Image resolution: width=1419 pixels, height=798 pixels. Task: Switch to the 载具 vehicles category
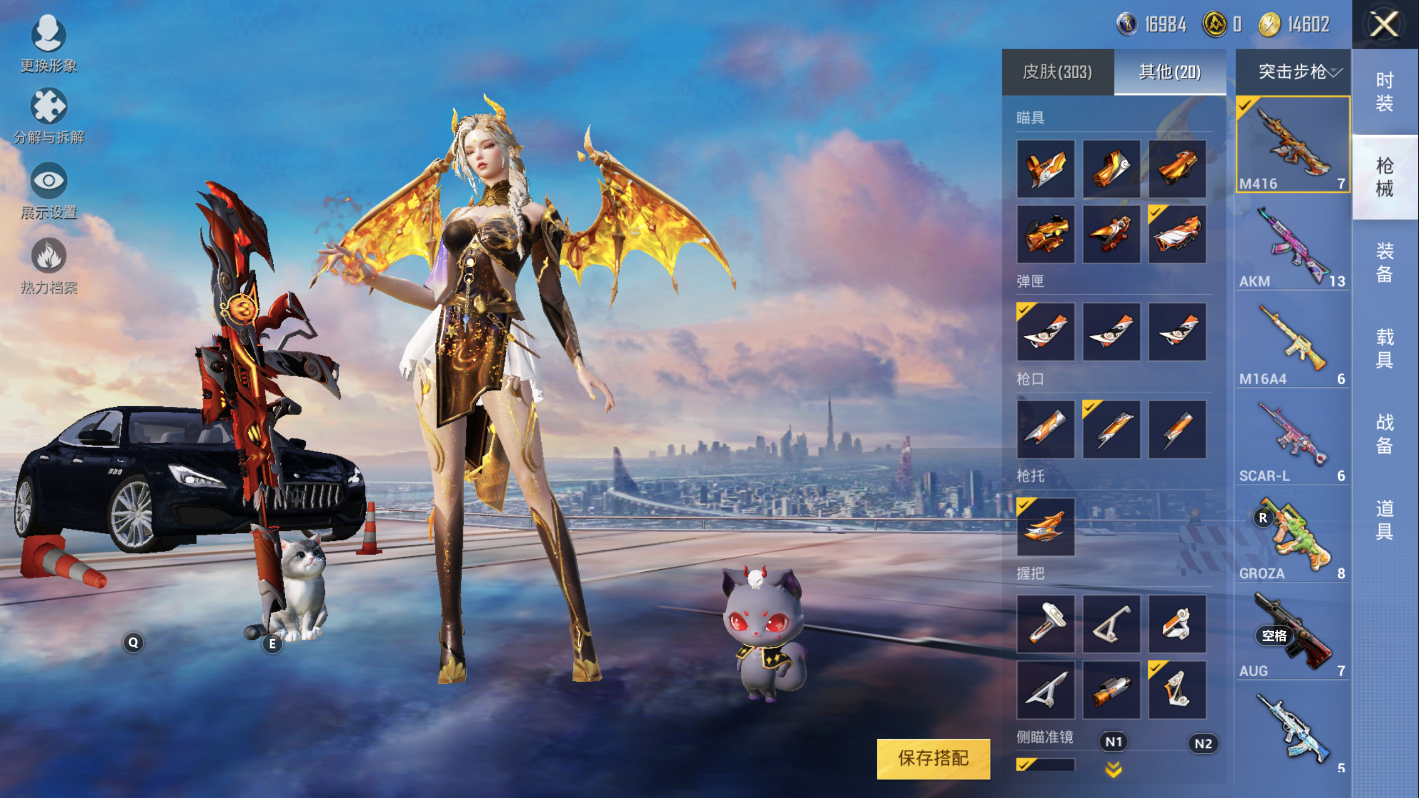pyautogui.click(x=1385, y=349)
